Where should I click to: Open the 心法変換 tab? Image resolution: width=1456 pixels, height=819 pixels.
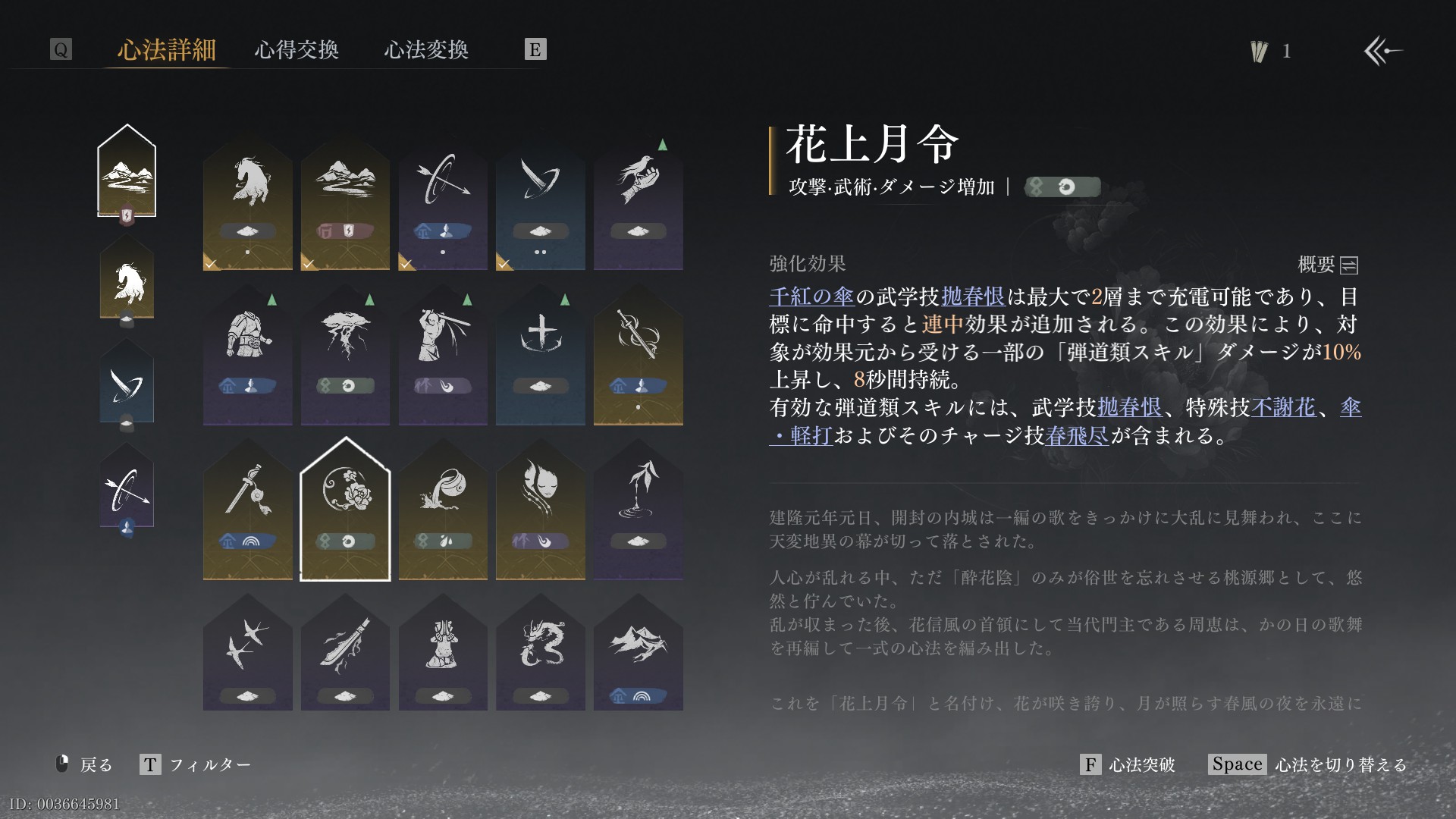(426, 50)
